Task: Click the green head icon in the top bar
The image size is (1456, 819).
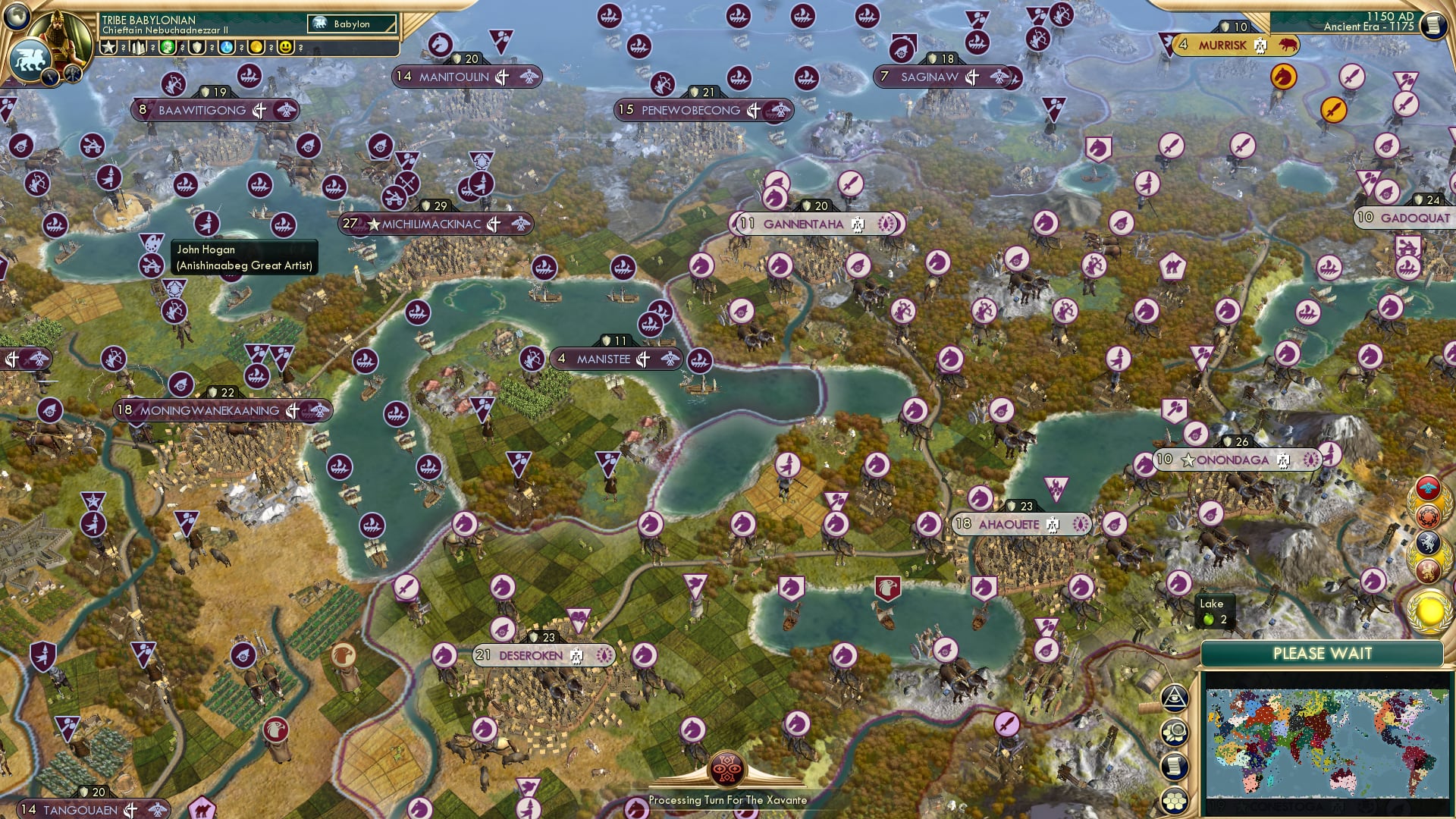Action: point(168,47)
